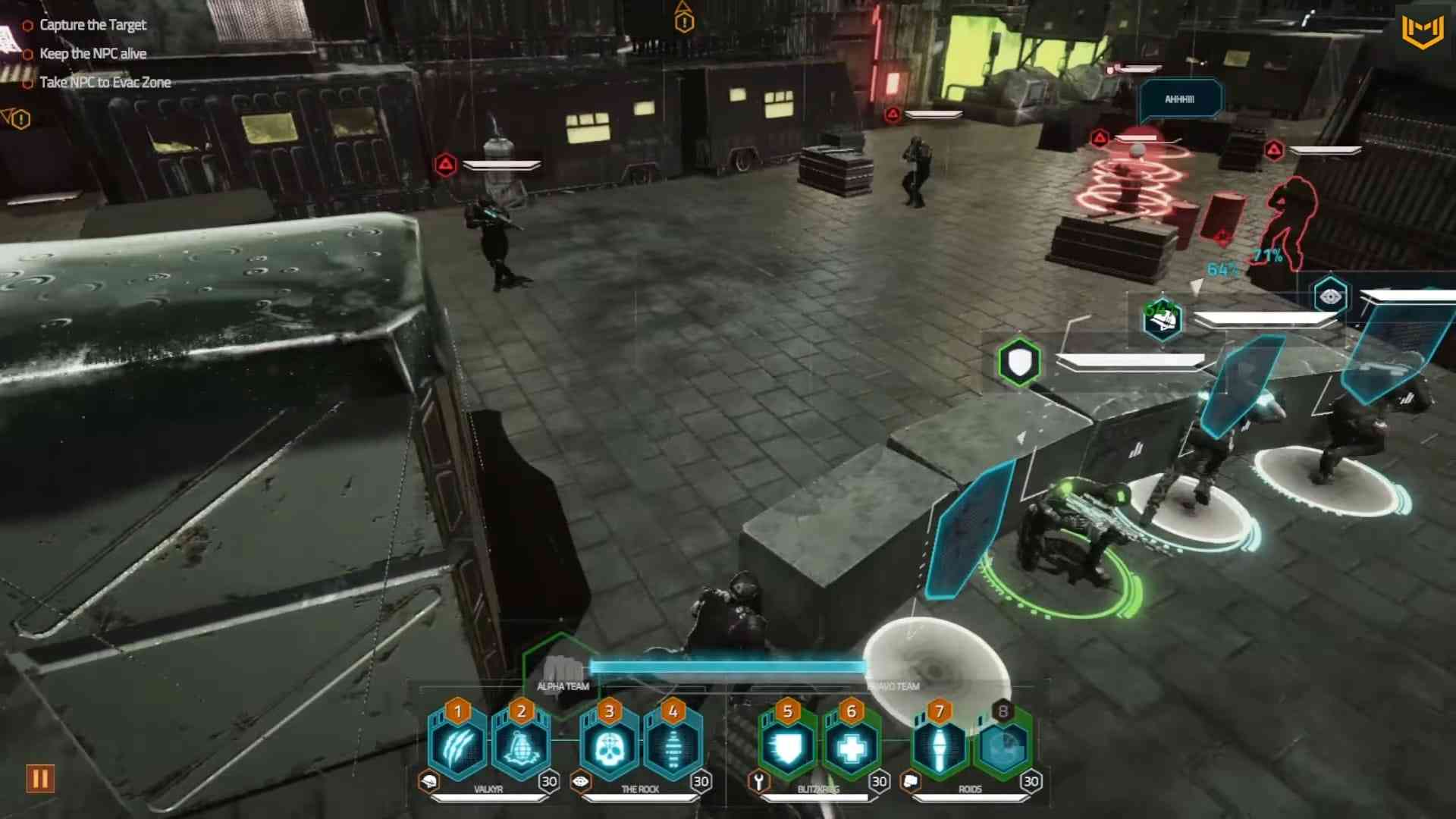1456x819 pixels.
Task: Pause the game with the pause button
Action: pyautogui.click(x=40, y=779)
